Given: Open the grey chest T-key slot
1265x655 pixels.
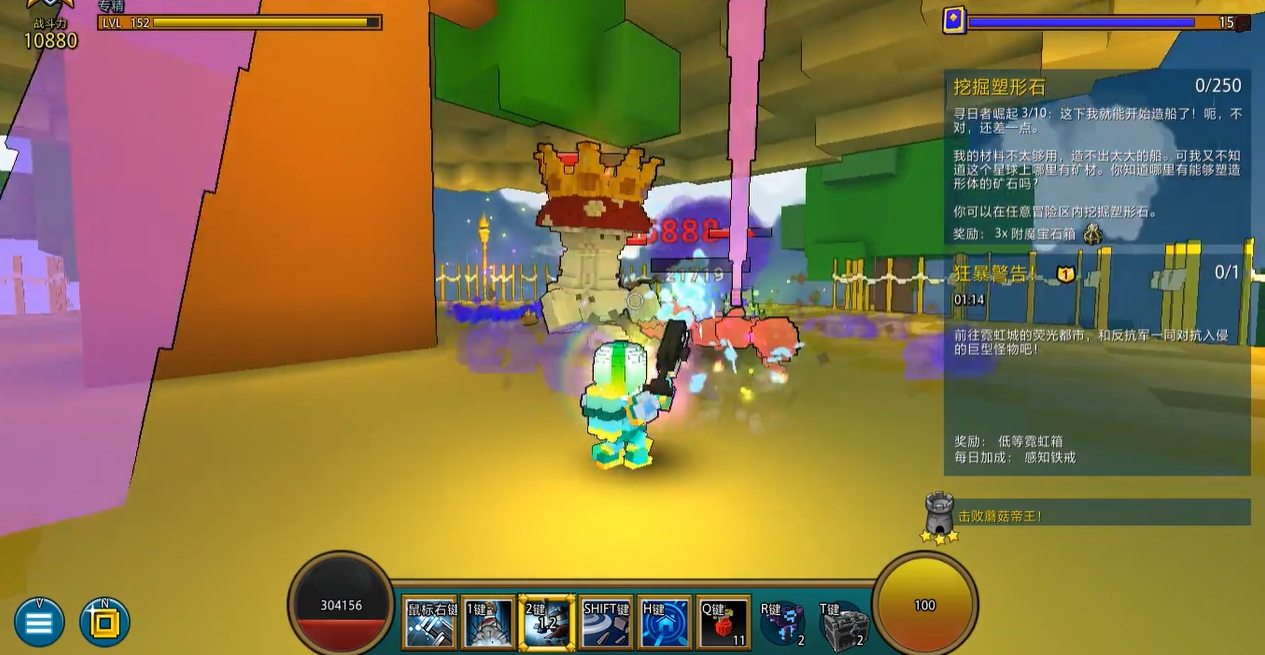Looking at the screenshot, I should (x=842, y=627).
